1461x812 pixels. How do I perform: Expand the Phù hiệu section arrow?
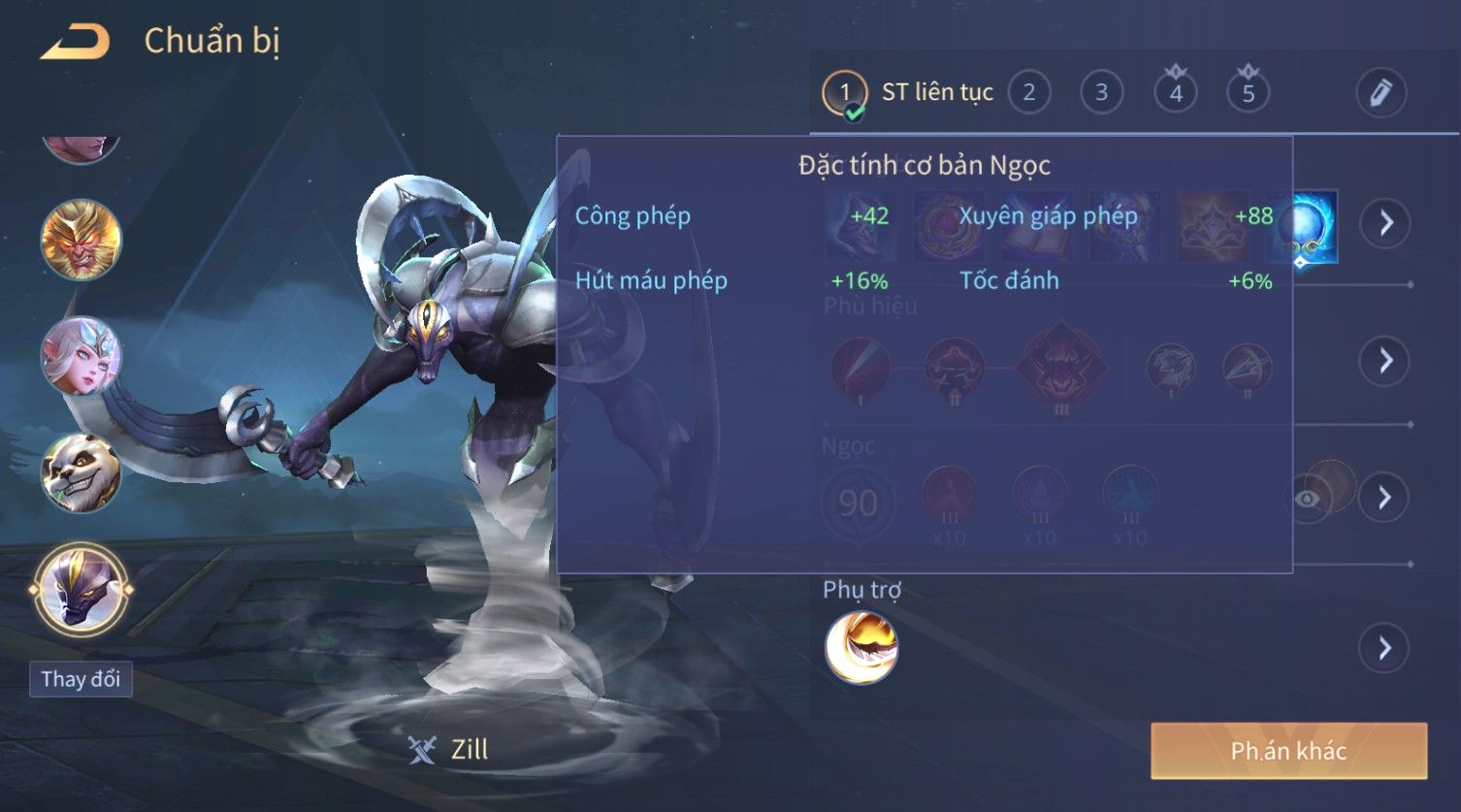[1385, 361]
